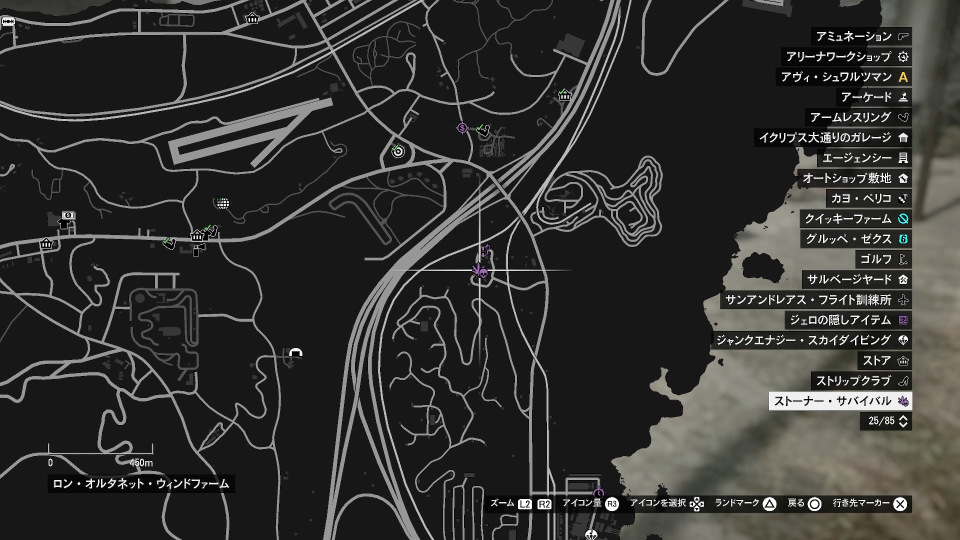This screenshot has height=540, width=960.
Task: Select アームレスリング in the map legend
Action: pos(859,117)
